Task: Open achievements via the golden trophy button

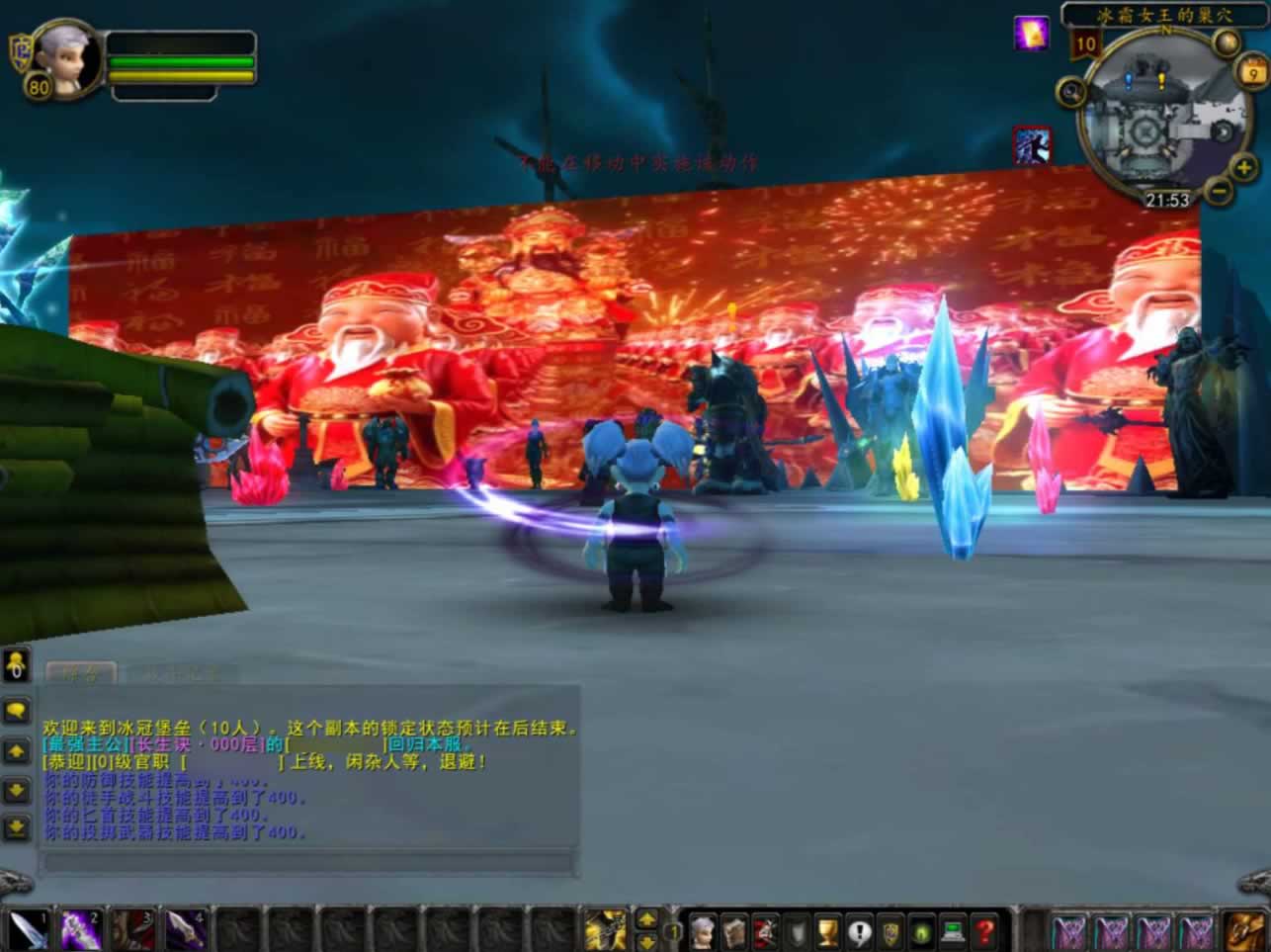Action: (827, 930)
